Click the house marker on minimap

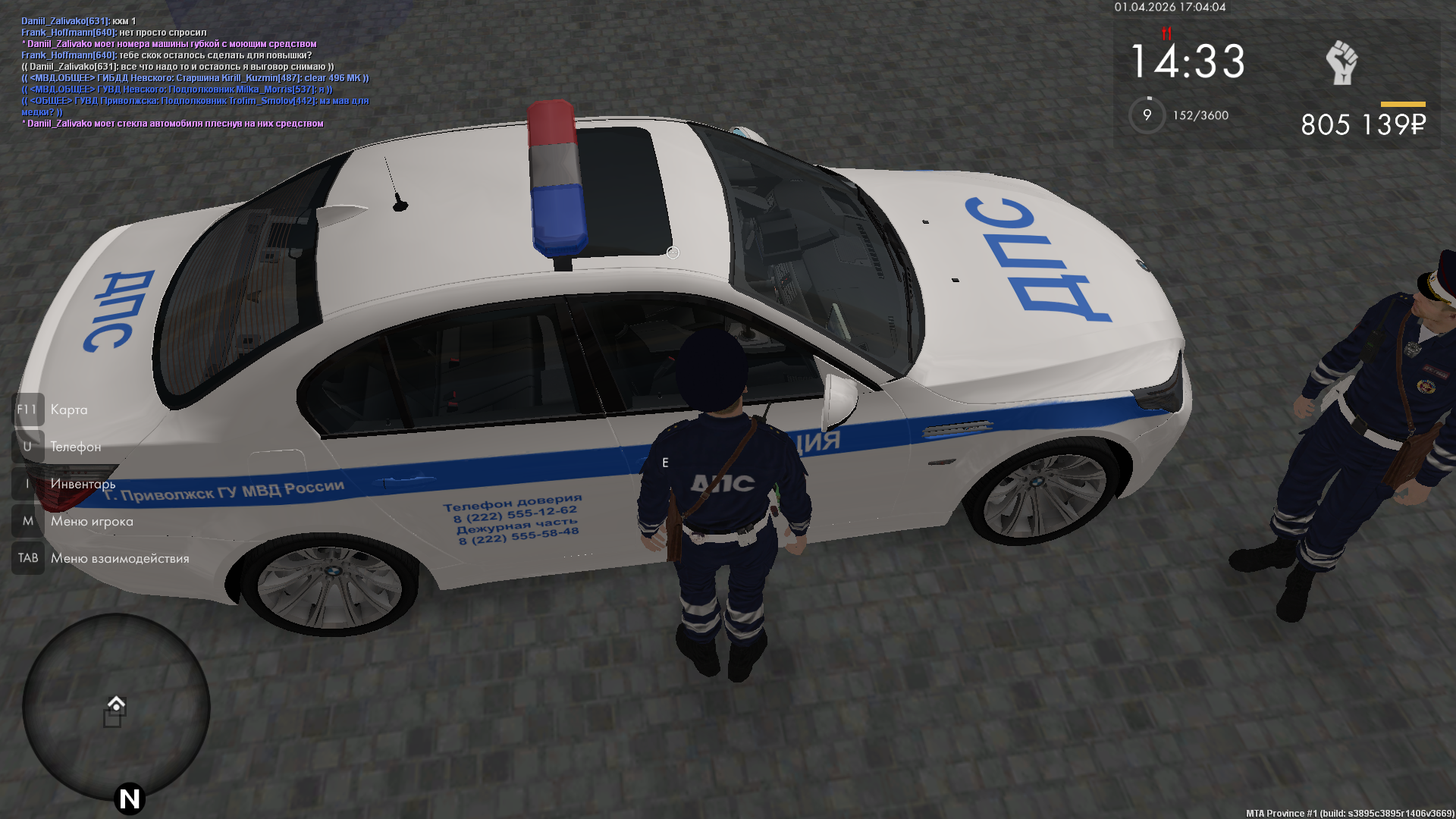tap(116, 704)
